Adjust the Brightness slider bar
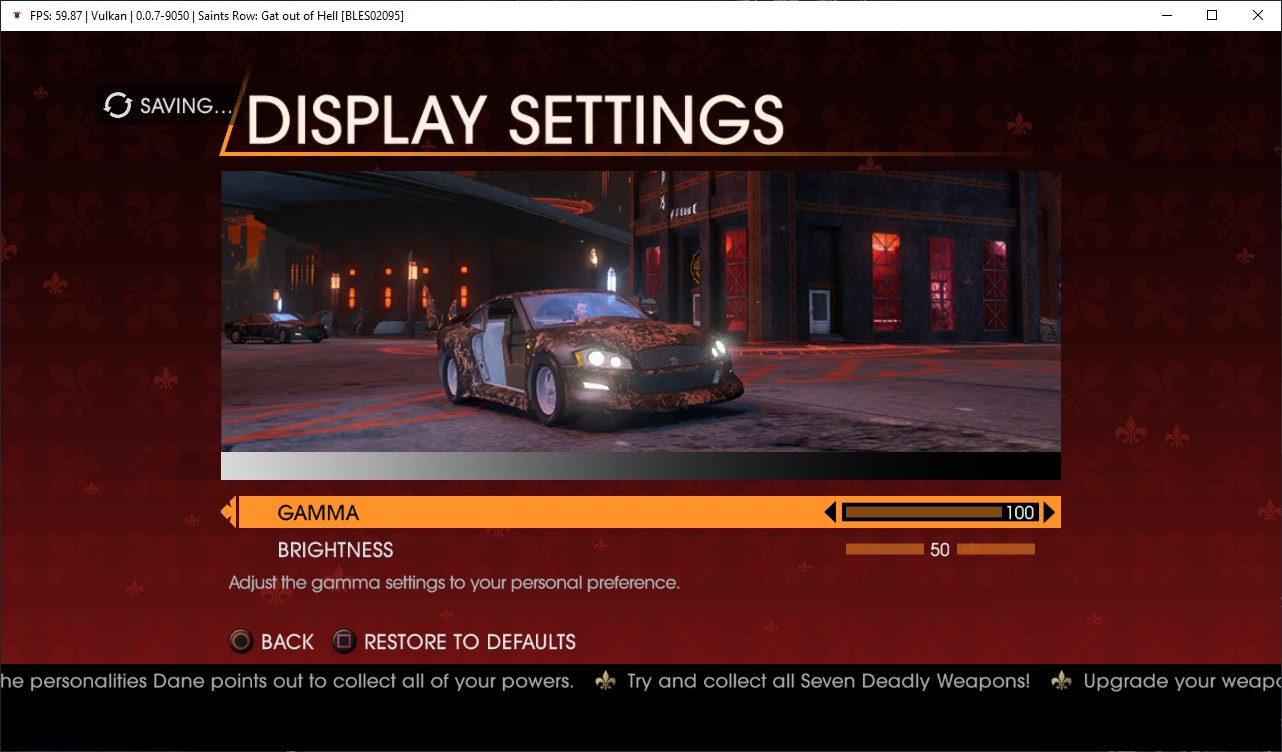 tap(939, 549)
